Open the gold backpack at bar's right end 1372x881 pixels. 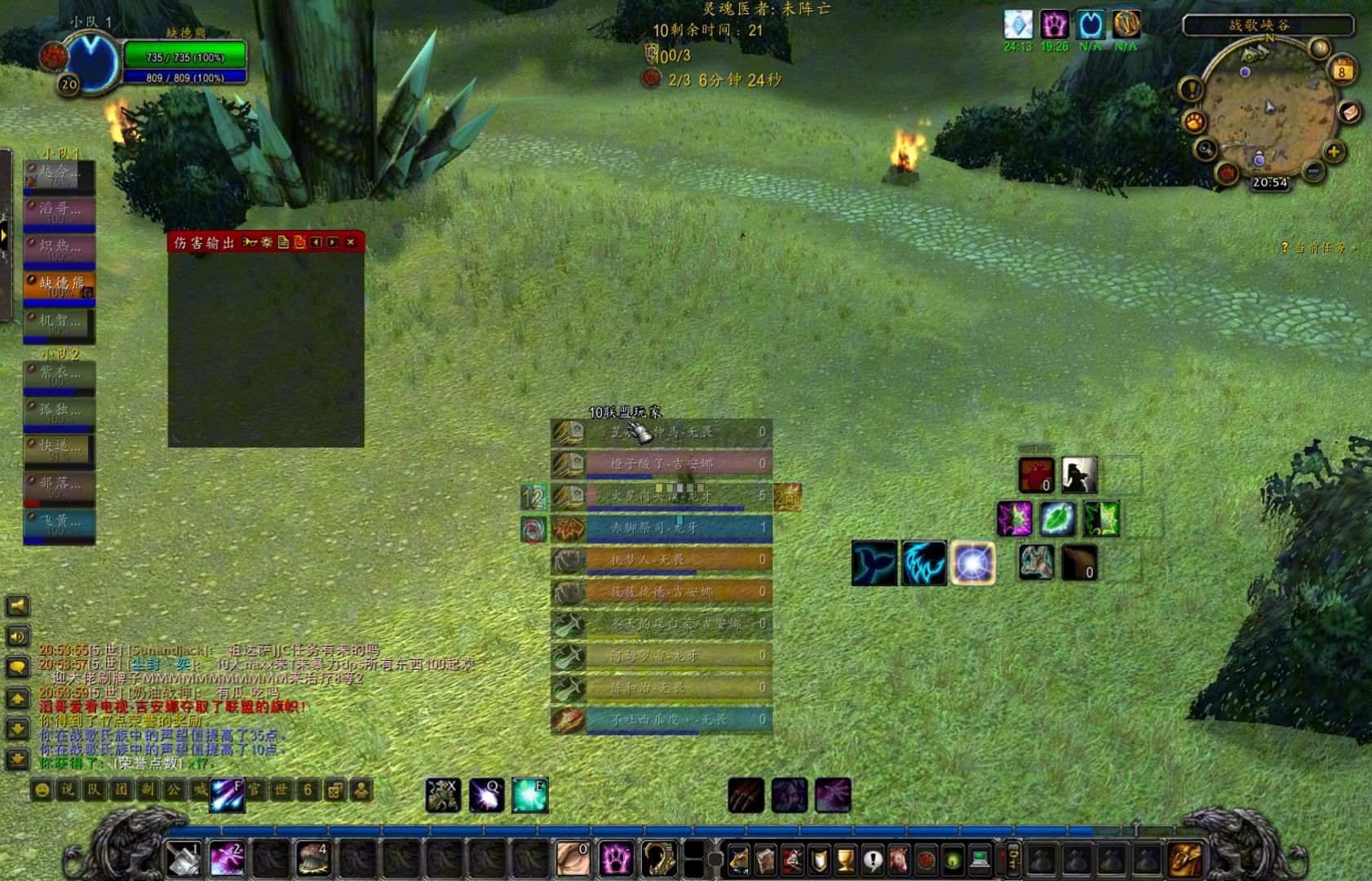pyautogui.click(x=1185, y=859)
